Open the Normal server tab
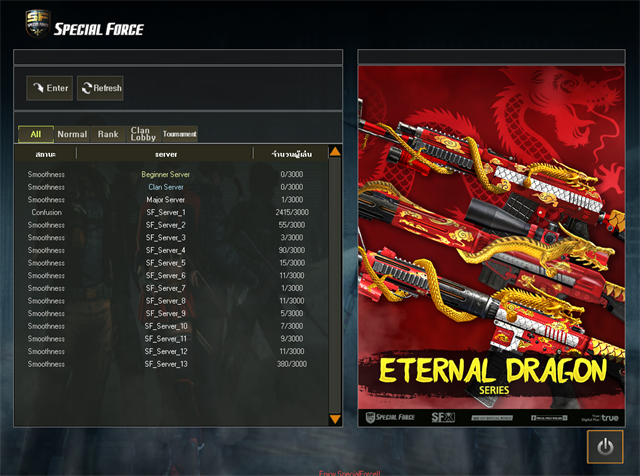 72,134
